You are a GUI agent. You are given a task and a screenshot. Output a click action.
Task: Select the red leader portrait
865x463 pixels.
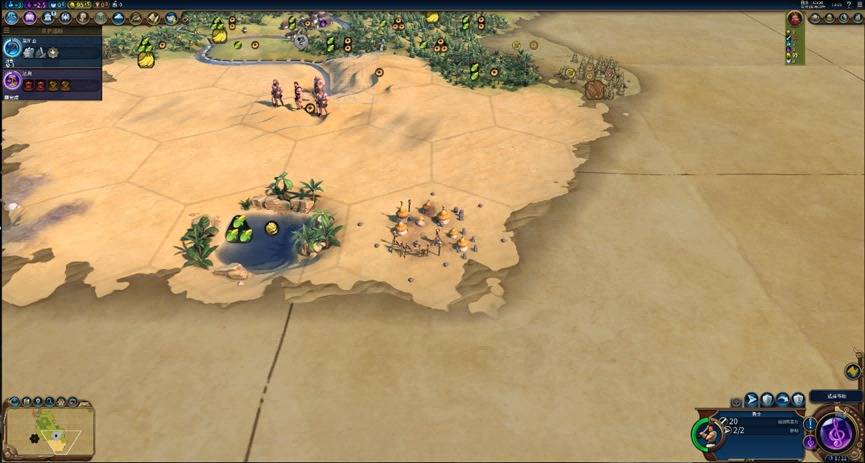tap(795, 18)
